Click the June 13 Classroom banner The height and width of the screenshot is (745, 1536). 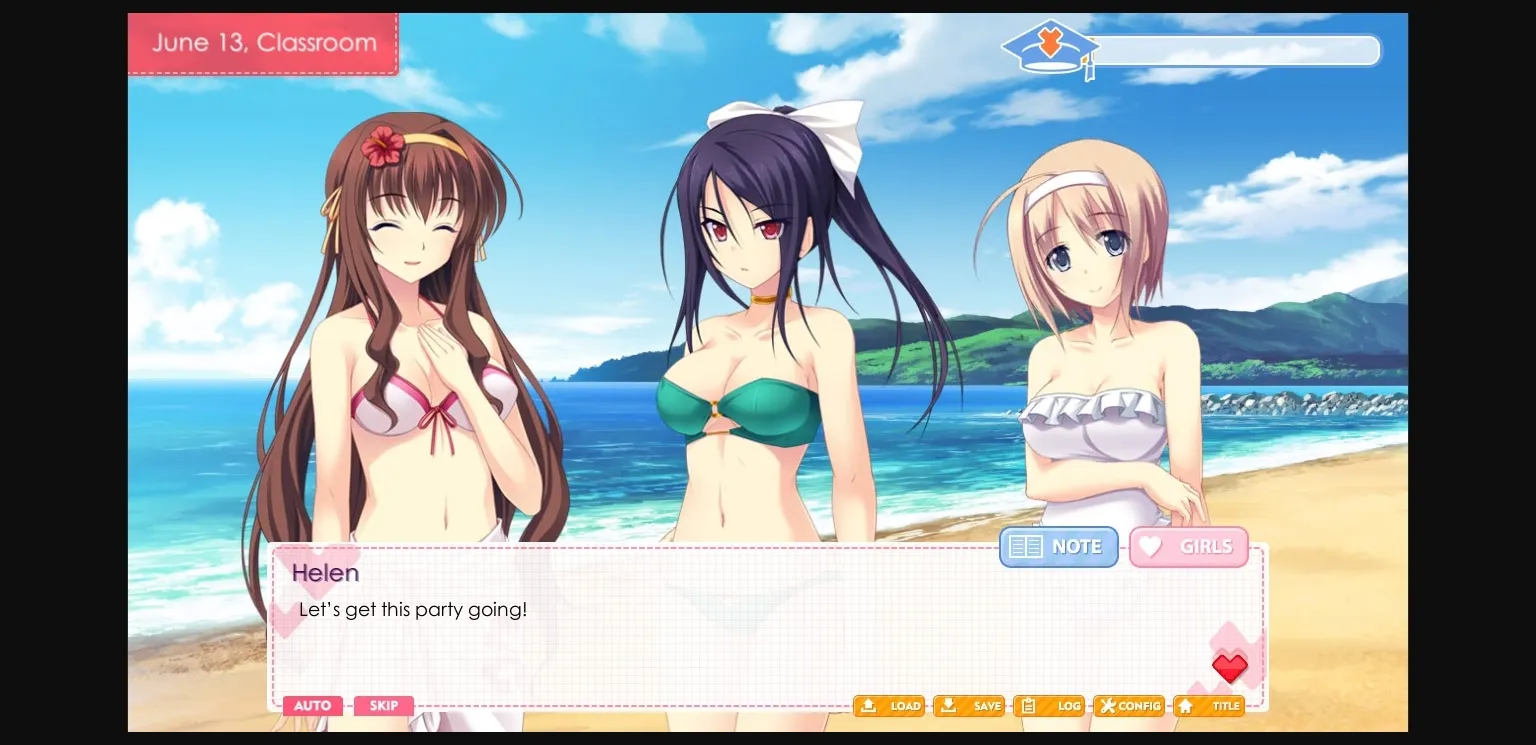[263, 42]
